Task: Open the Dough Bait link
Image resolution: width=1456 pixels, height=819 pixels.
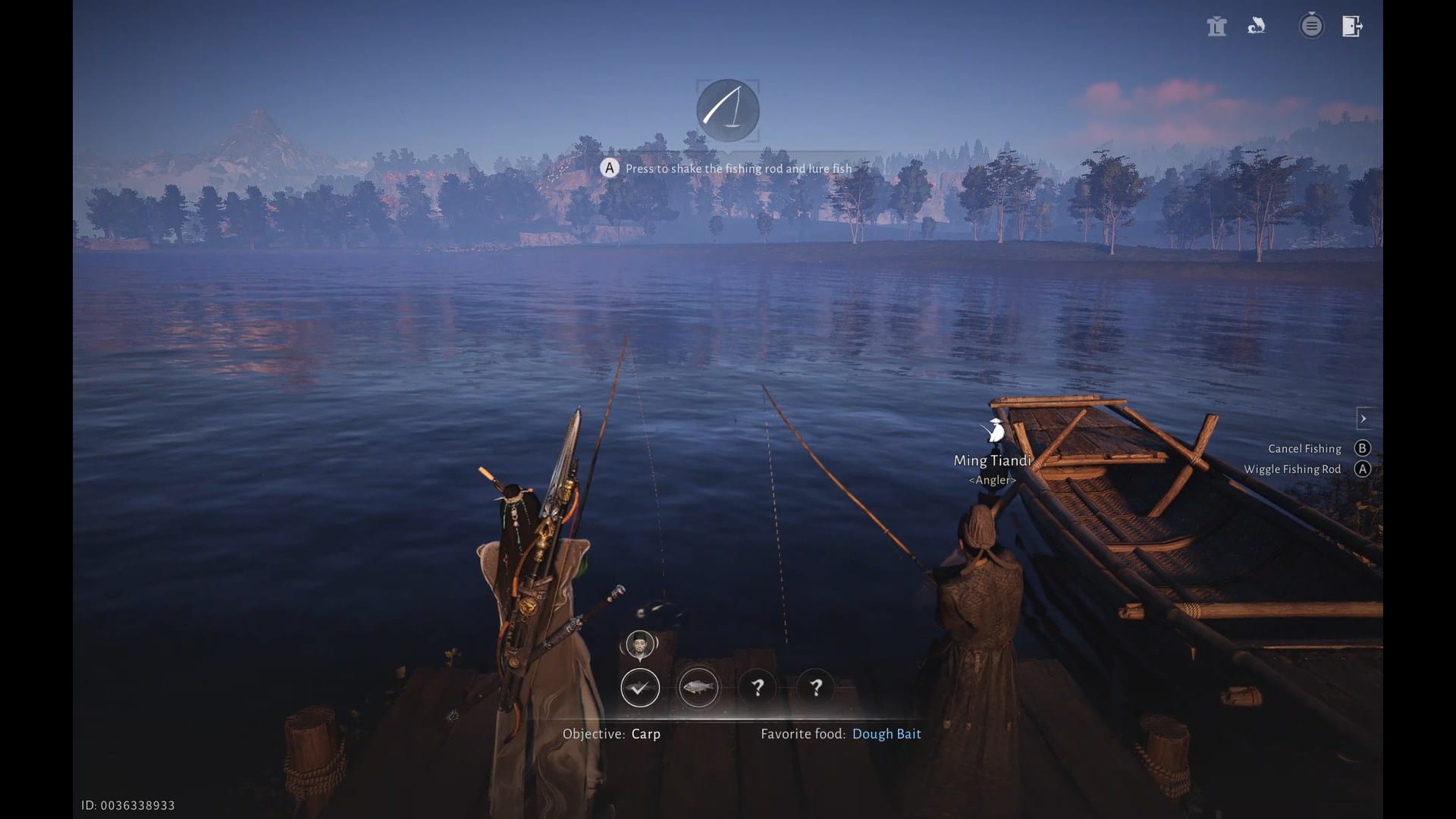Action: click(x=886, y=733)
